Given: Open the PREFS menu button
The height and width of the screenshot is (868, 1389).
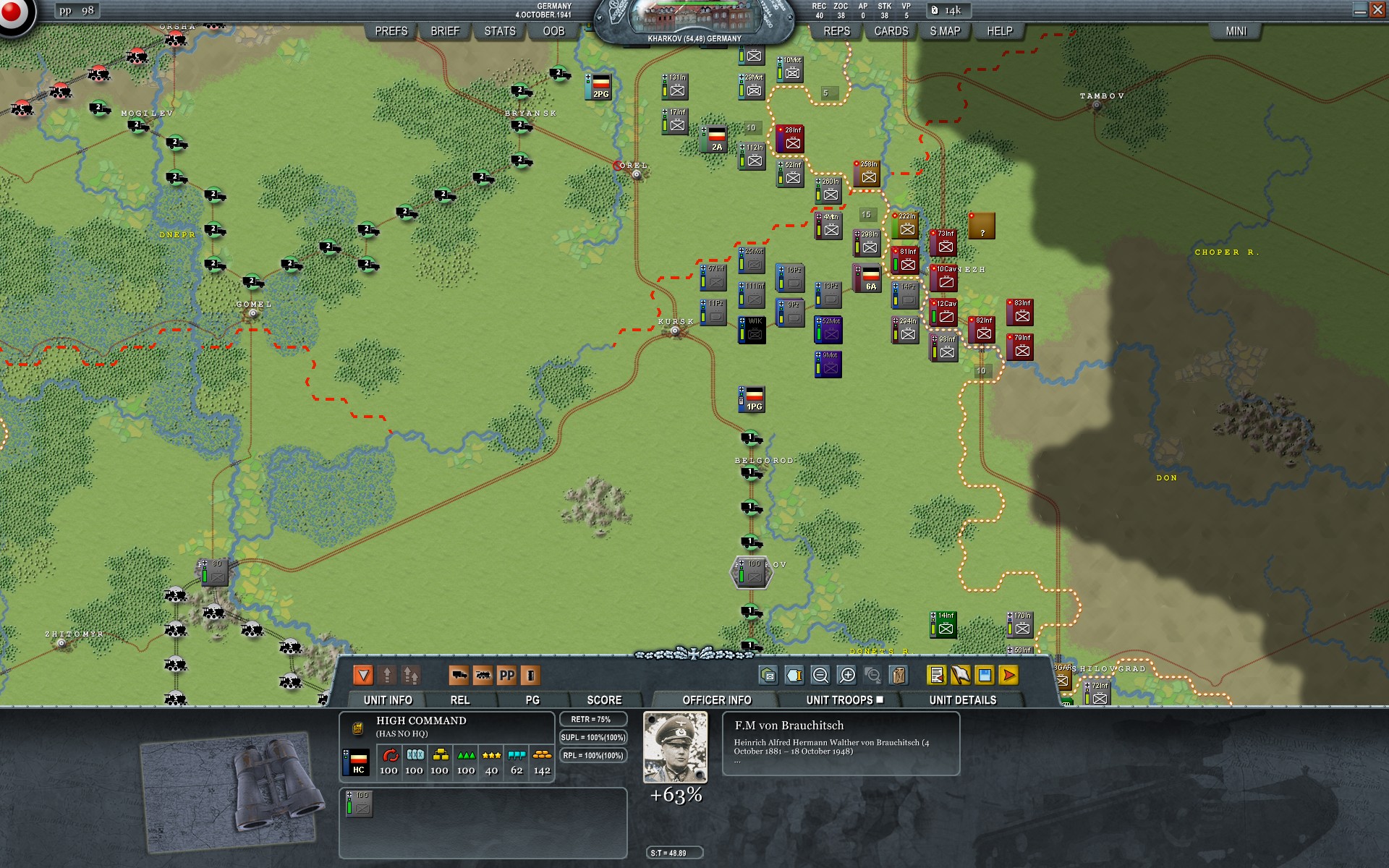Looking at the screenshot, I should 391,32.
